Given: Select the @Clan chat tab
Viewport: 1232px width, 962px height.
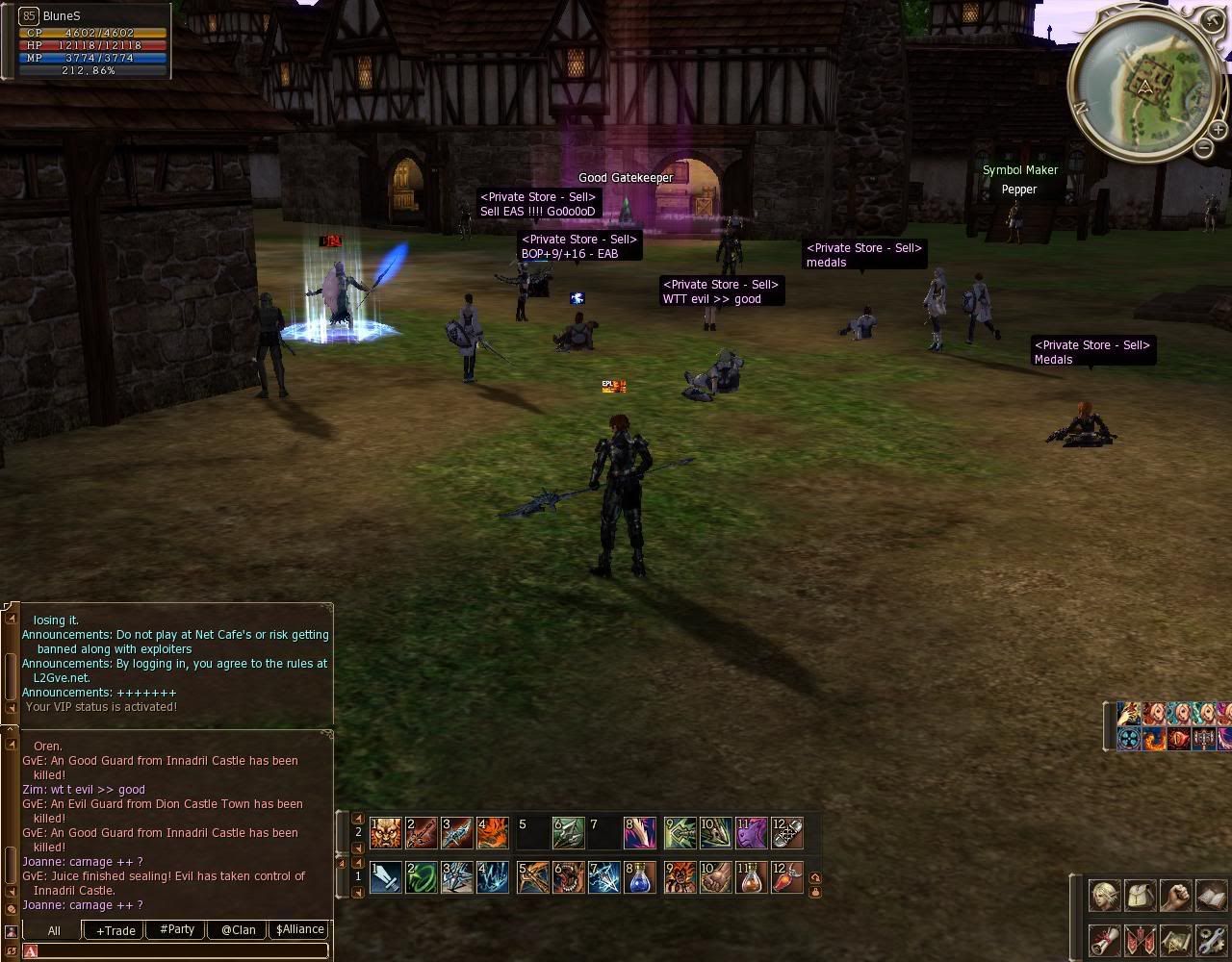Looking at the screenshot, I should click(238, 930).
